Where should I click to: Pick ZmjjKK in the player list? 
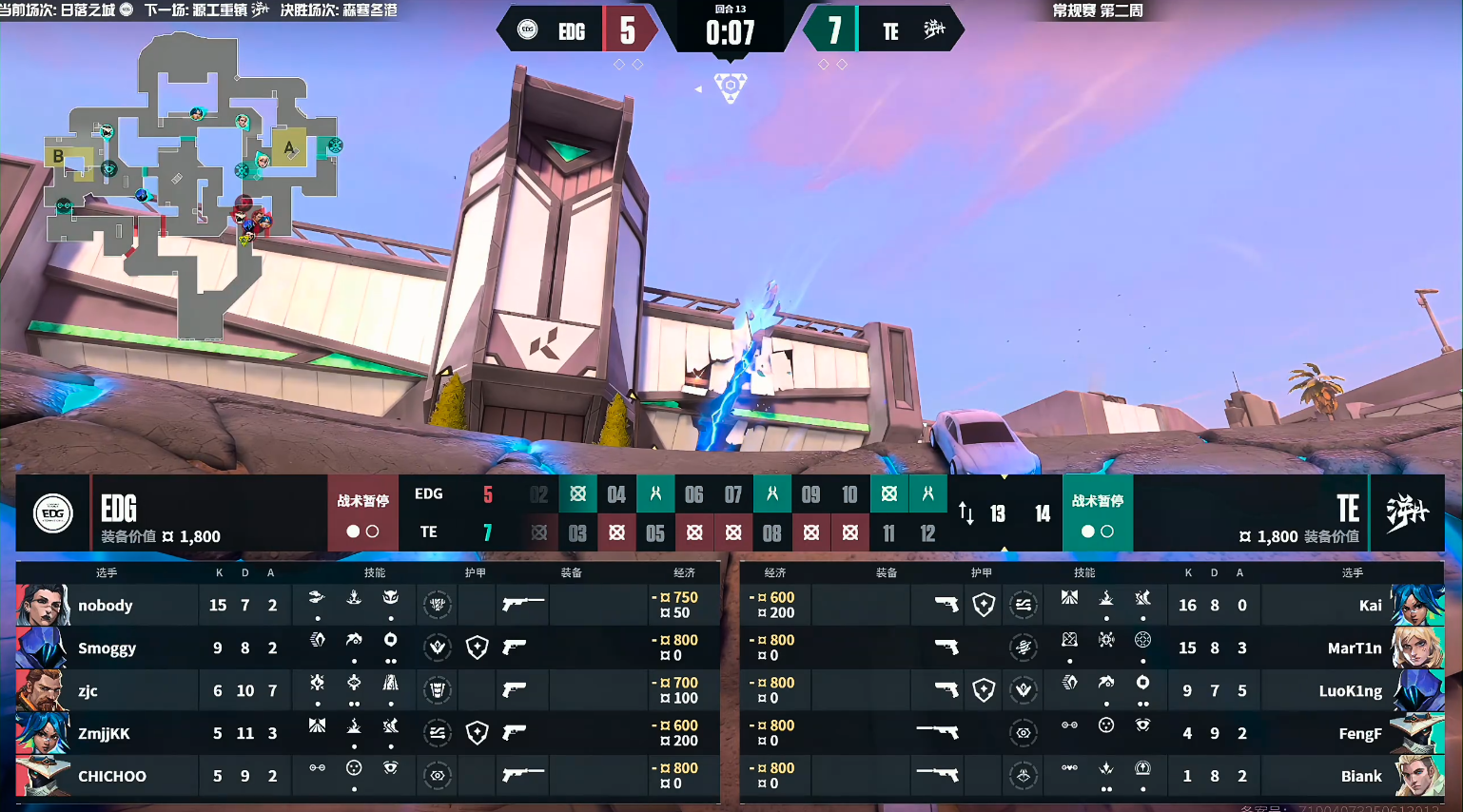tap(366, 733)
